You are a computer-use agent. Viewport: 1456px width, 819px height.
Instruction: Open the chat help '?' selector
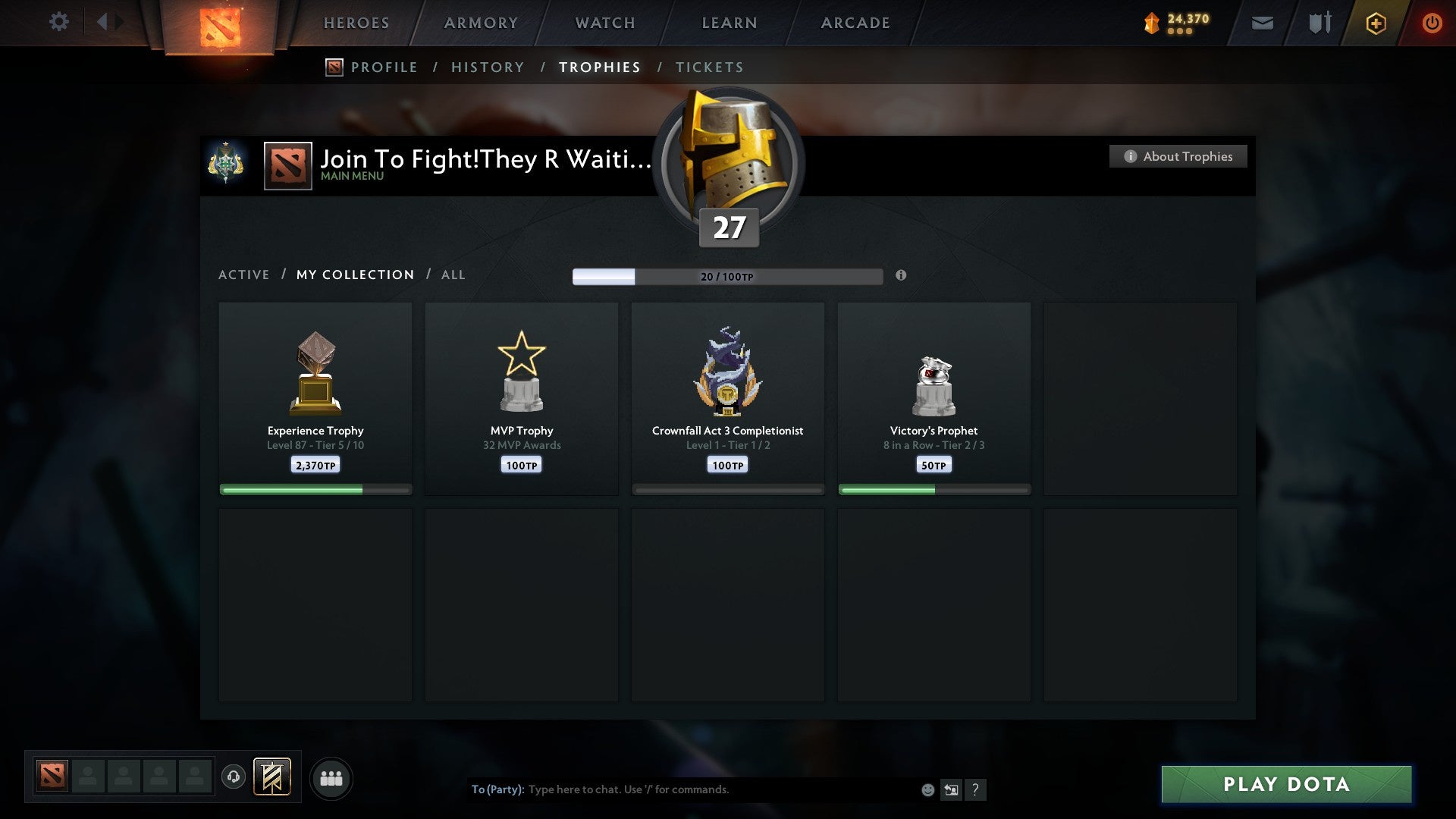pos(977,789)
